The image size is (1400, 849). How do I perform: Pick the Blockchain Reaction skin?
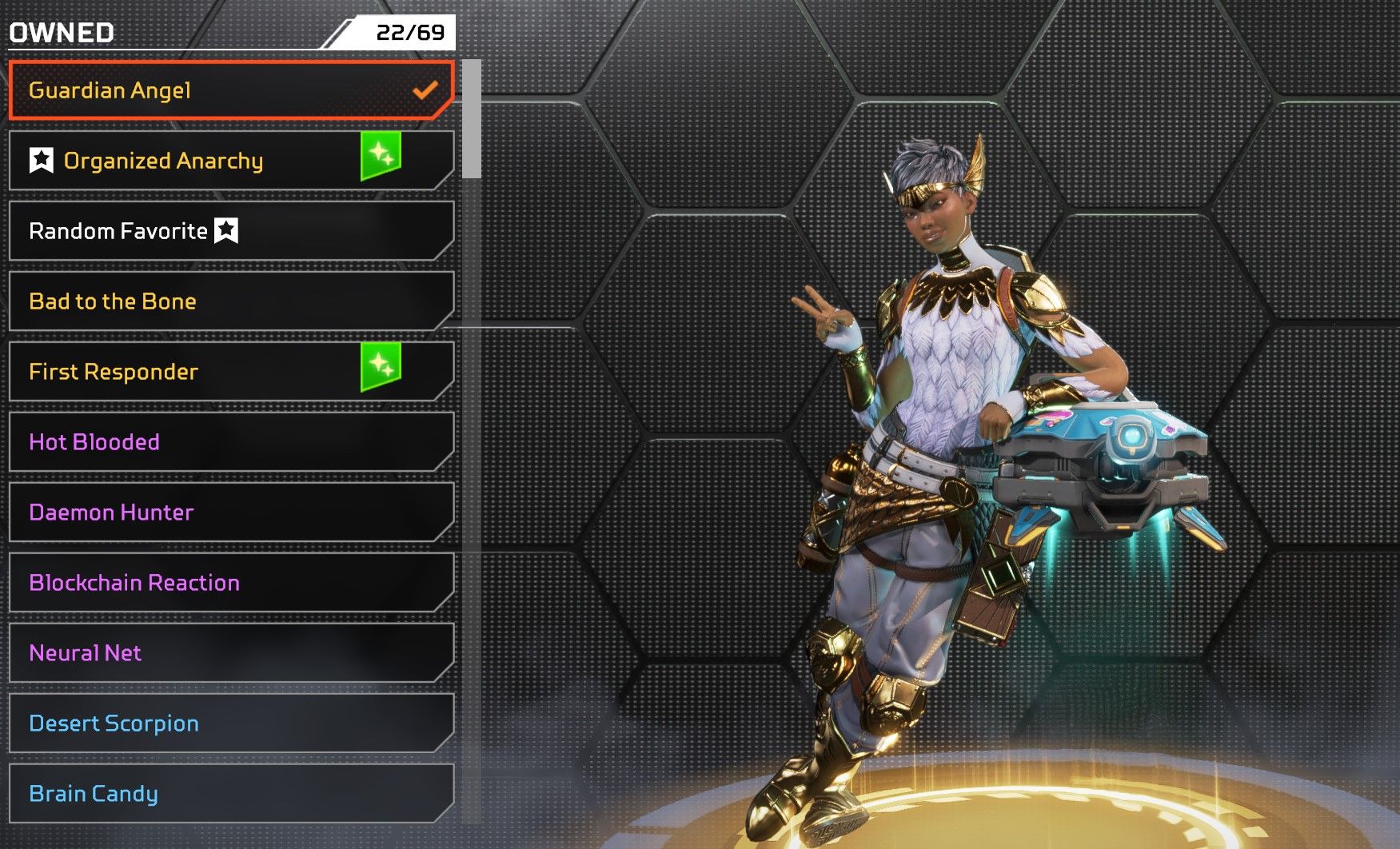click(x=231, y=583)
